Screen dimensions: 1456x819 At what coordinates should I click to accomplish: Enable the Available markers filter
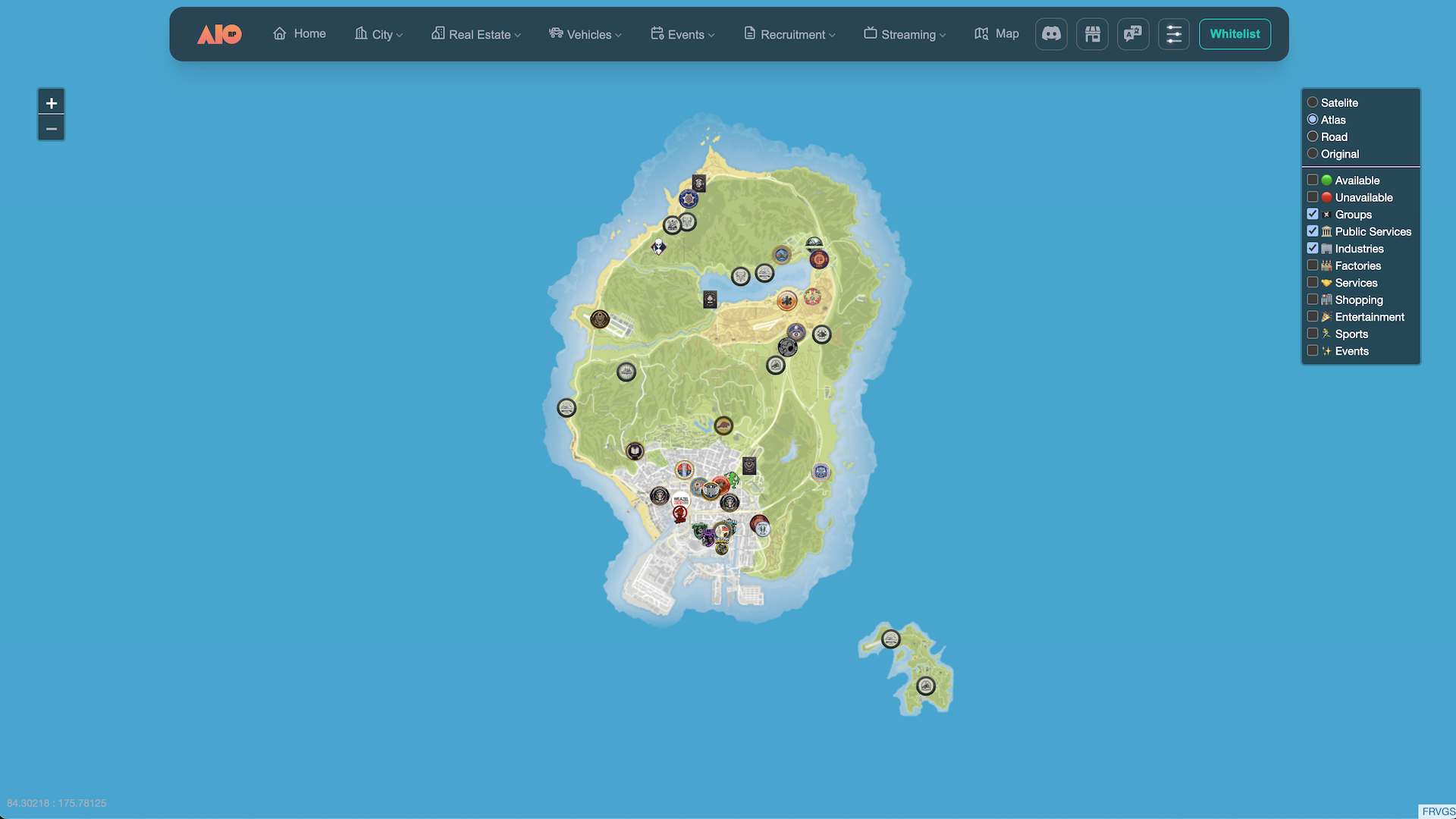1313,180
